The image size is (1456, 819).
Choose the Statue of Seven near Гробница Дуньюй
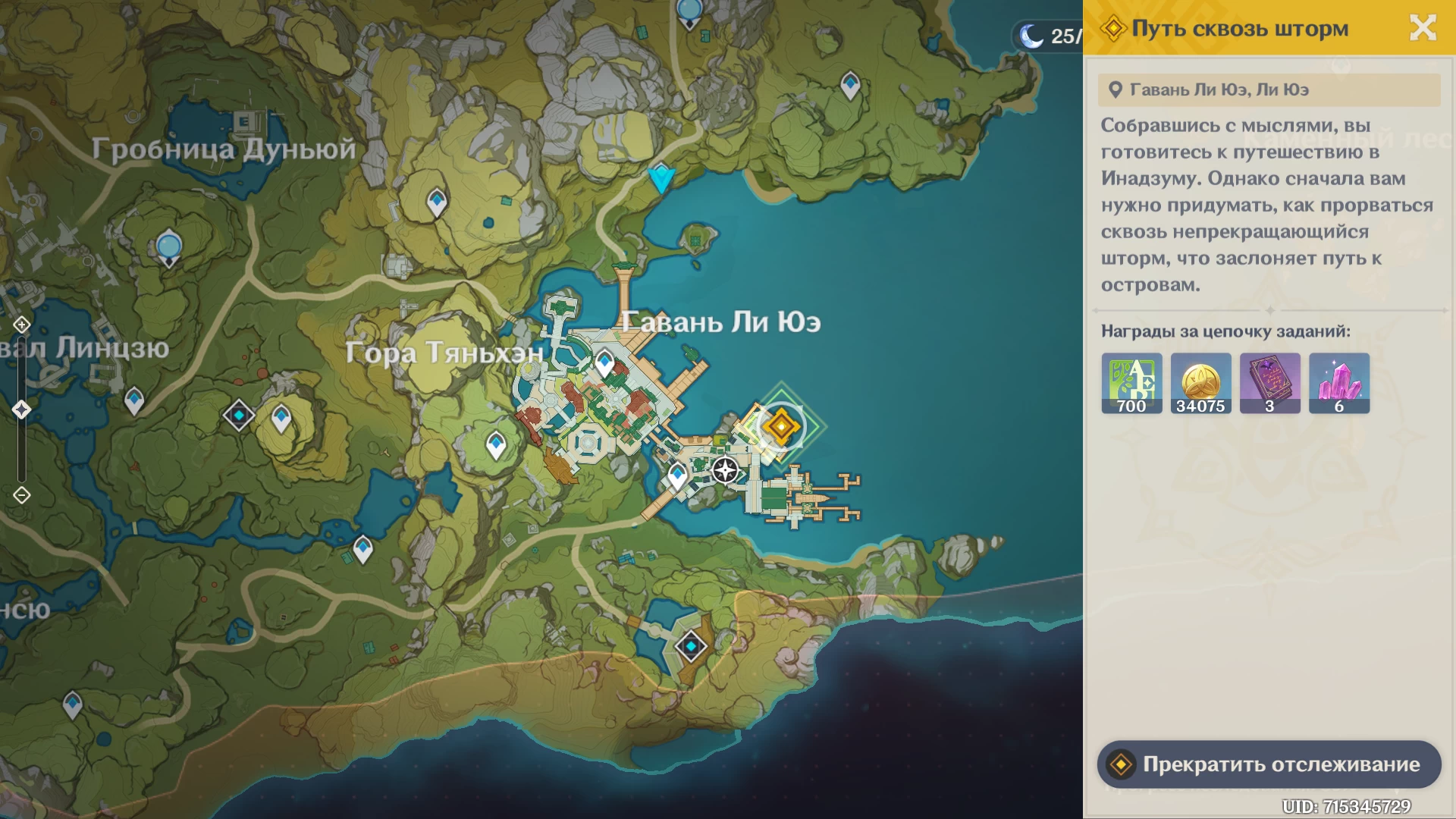click(168, 248)
